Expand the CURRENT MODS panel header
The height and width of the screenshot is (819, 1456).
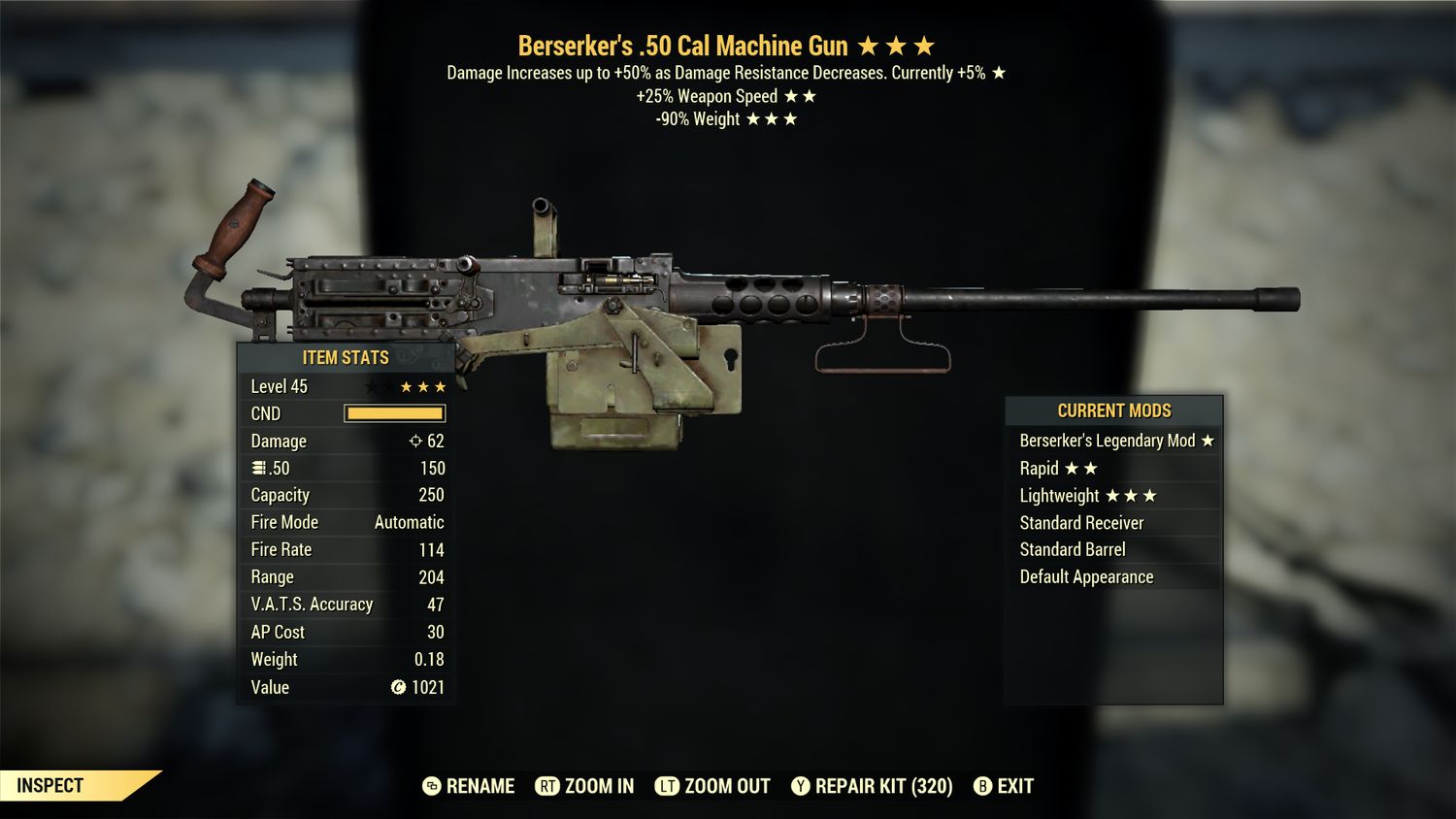[x=1114, y=410]
